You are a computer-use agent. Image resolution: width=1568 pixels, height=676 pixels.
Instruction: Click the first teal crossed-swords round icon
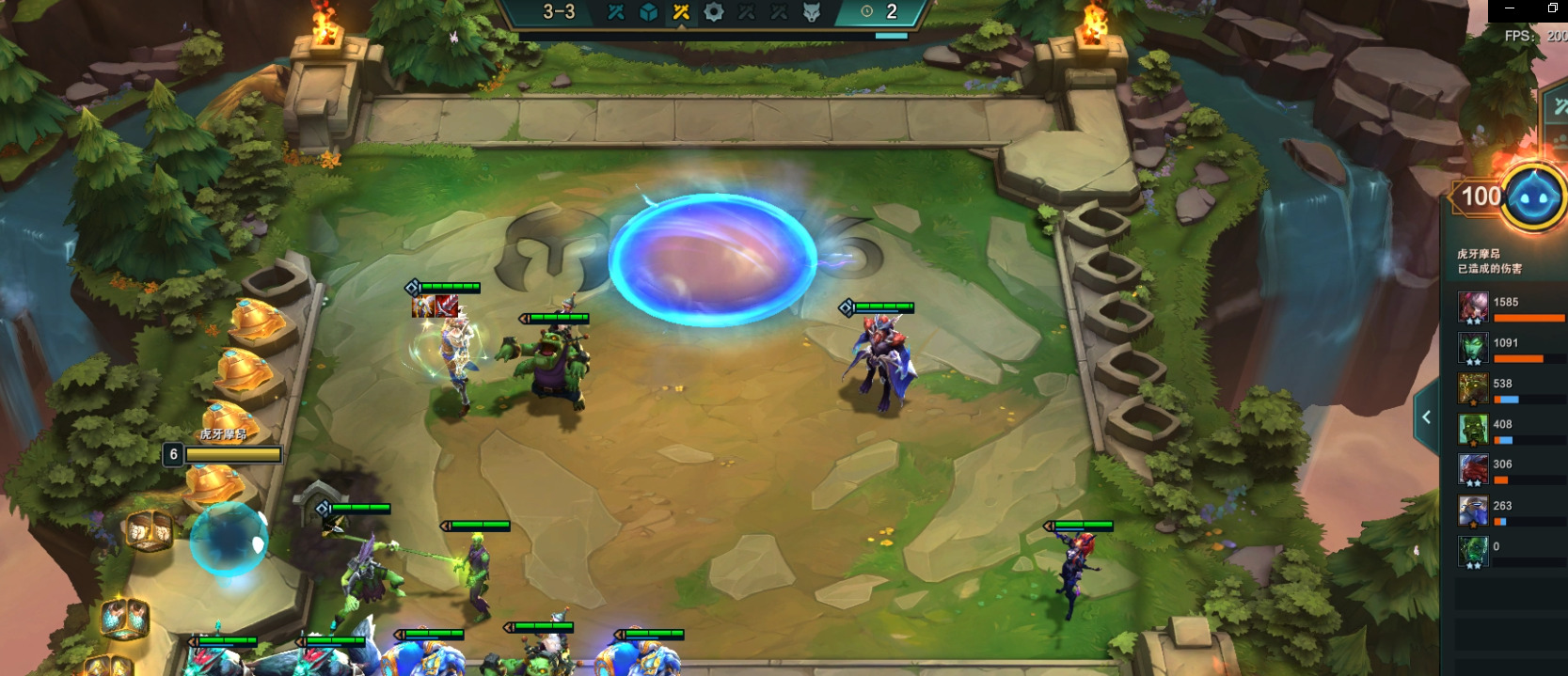616,12
